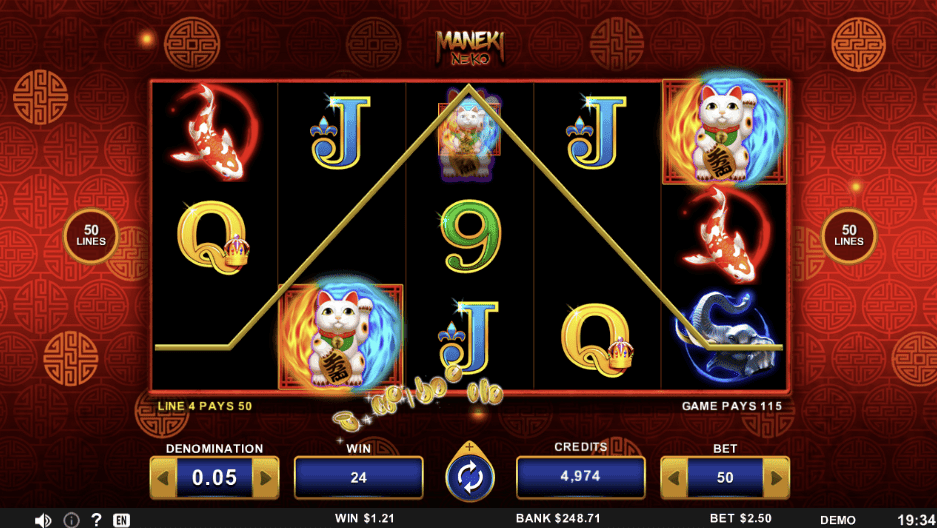
Task: Open the info circle icon
Action: pyautogui.click(x=71, y=520)
